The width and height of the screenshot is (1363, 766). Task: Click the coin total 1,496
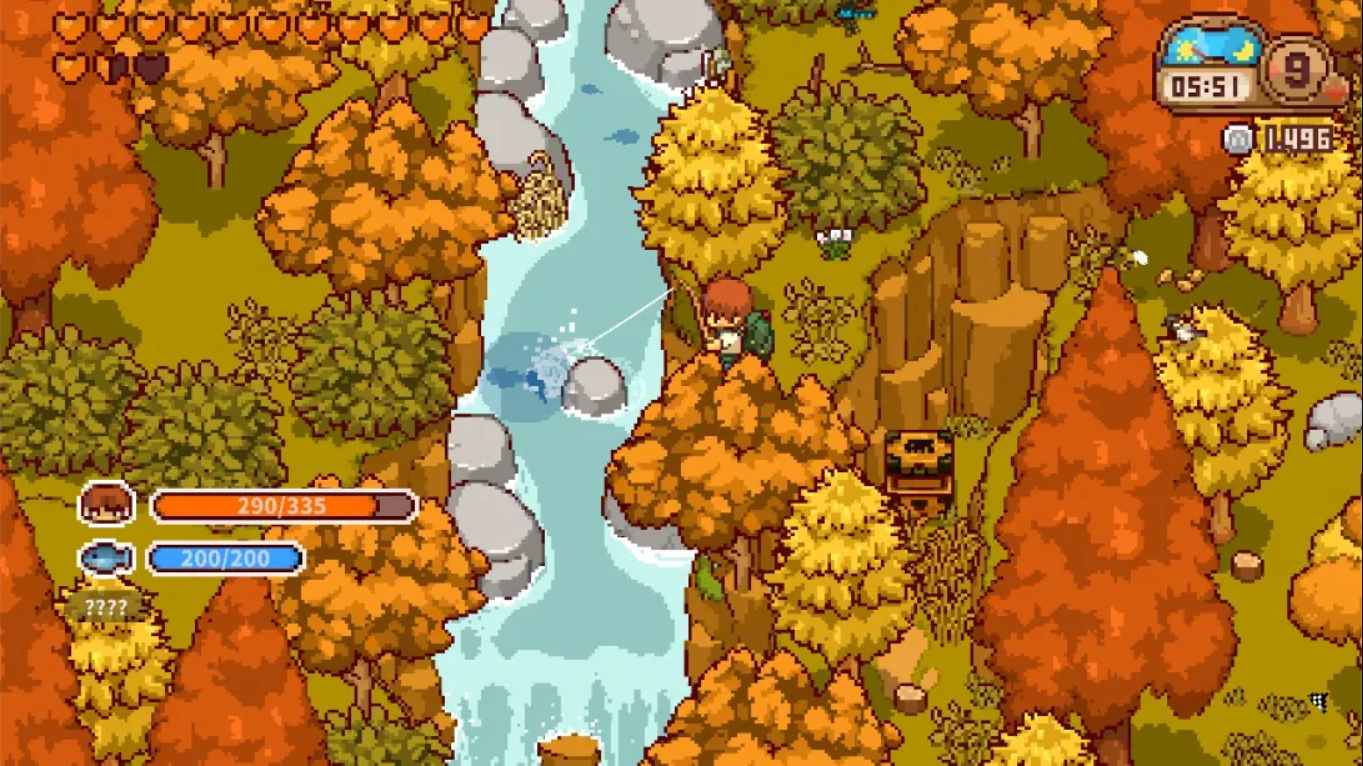click(x=1298, y=139)
